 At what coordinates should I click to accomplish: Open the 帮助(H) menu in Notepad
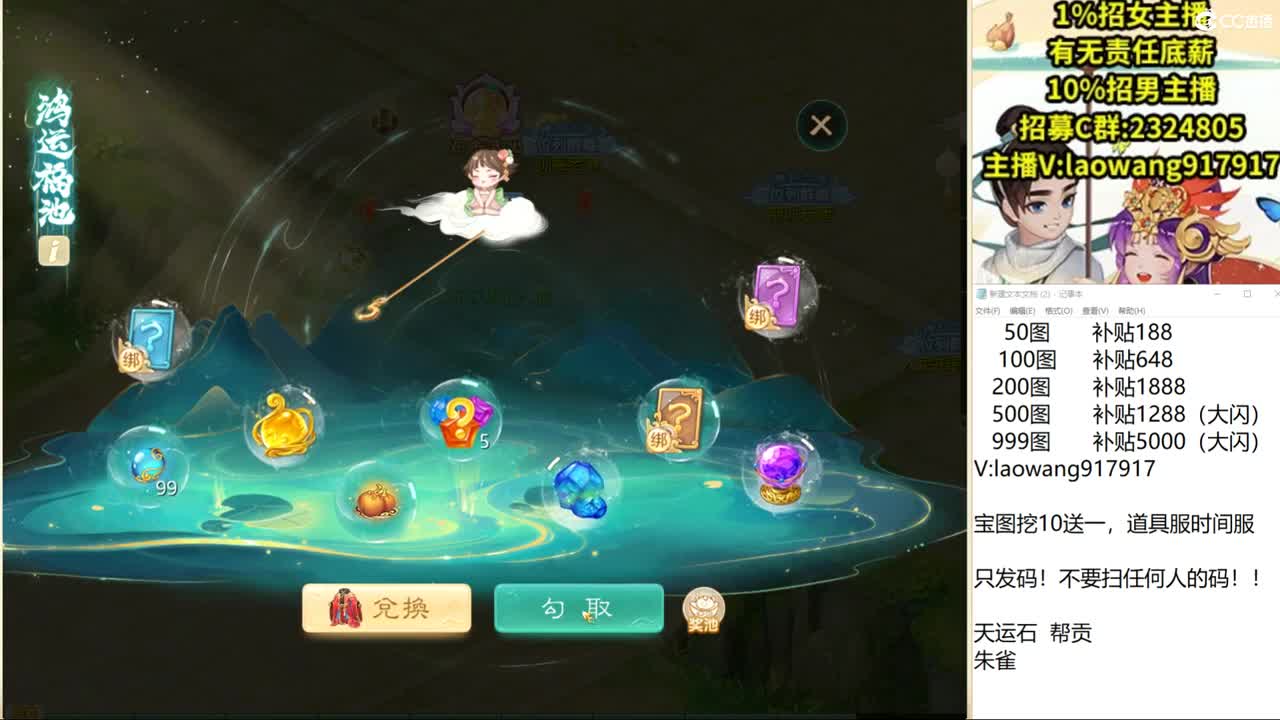pyautogui.click(x=1131, y=311)
